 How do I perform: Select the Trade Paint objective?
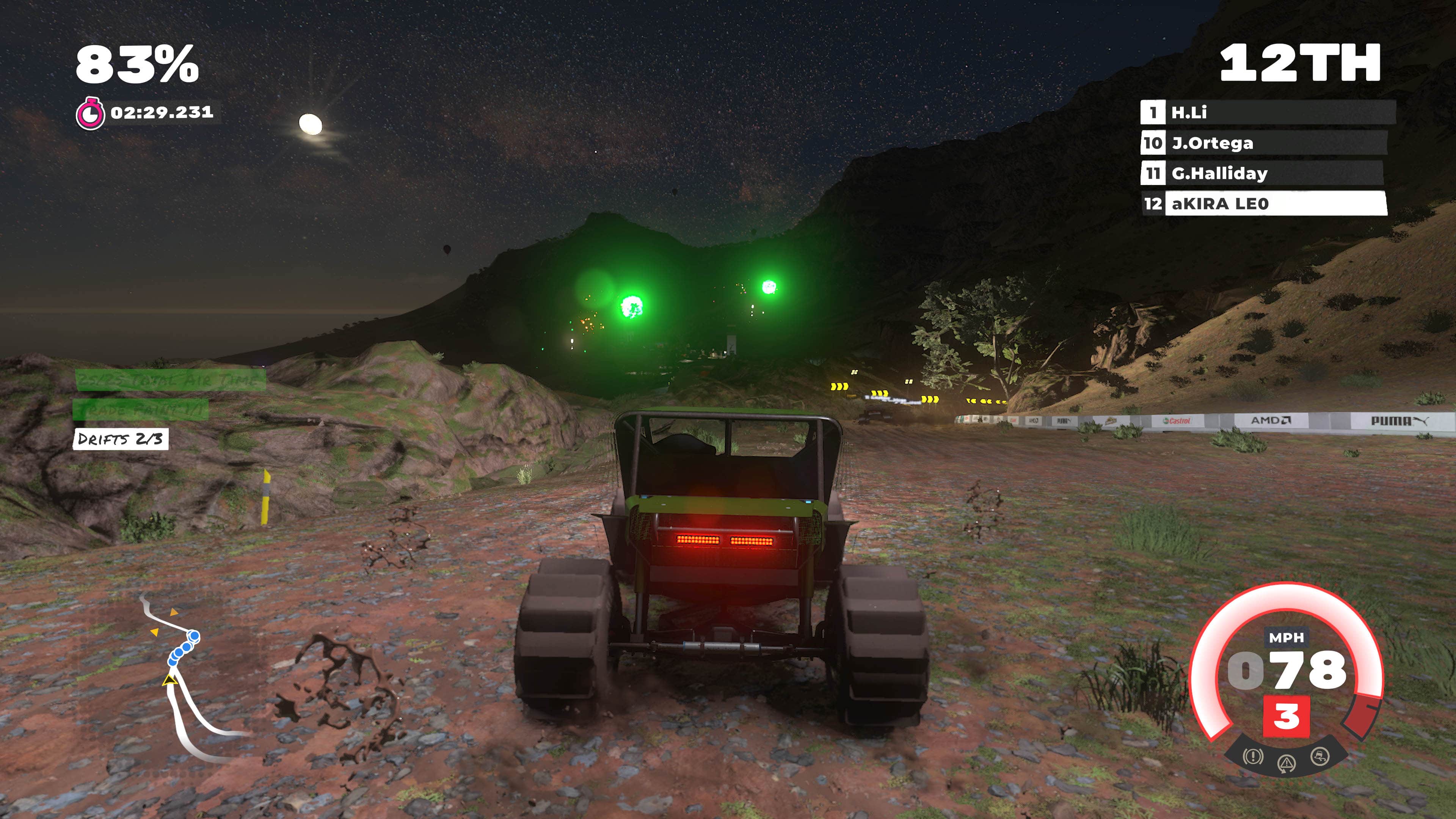click(x=140, y=409)
